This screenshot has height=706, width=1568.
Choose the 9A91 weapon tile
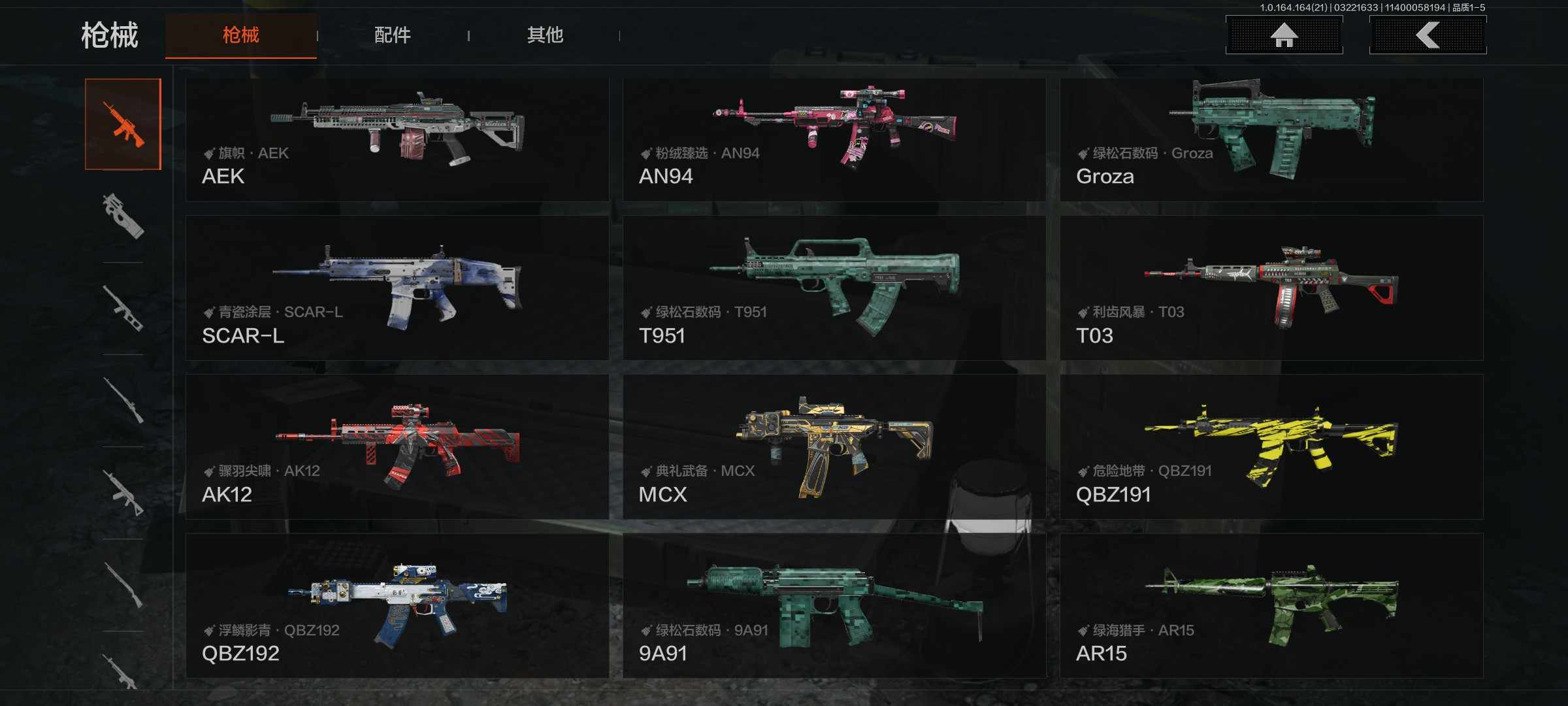pos(834,605)
